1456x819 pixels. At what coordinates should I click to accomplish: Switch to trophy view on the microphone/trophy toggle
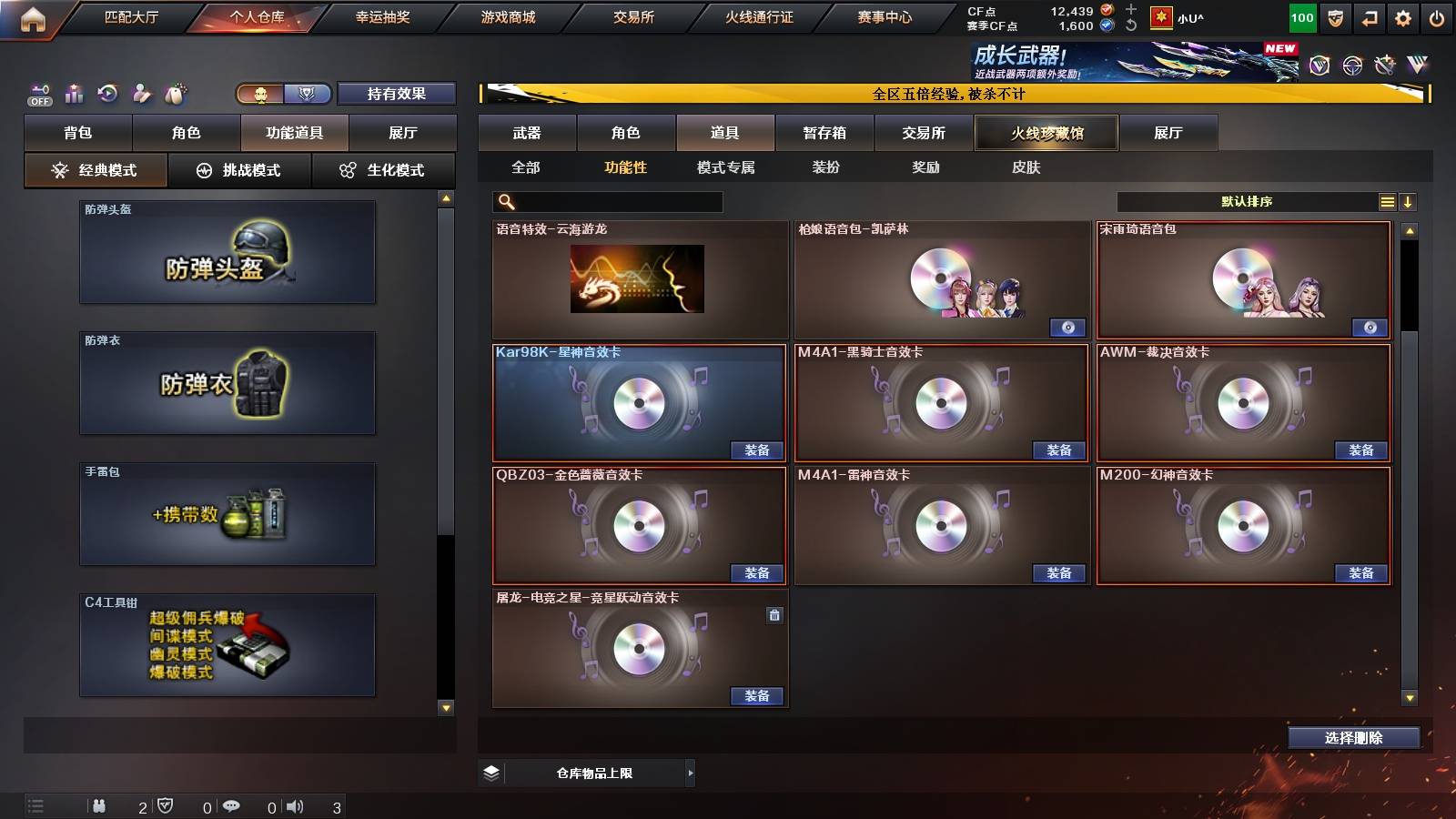pos(308,94)
